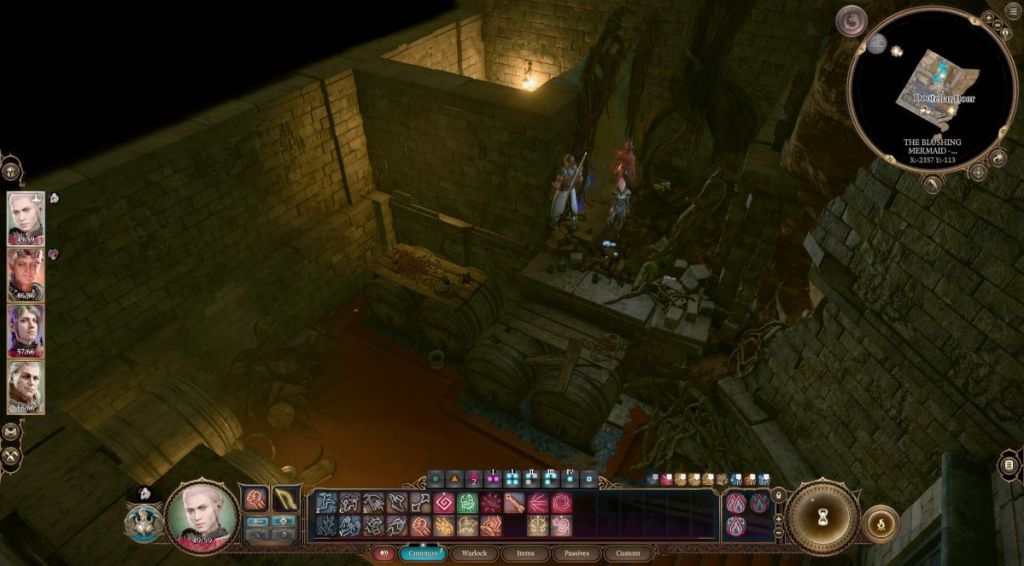Click the flame campfire rest button
This screenshot has height=566, width=1024.
[881, 523]
